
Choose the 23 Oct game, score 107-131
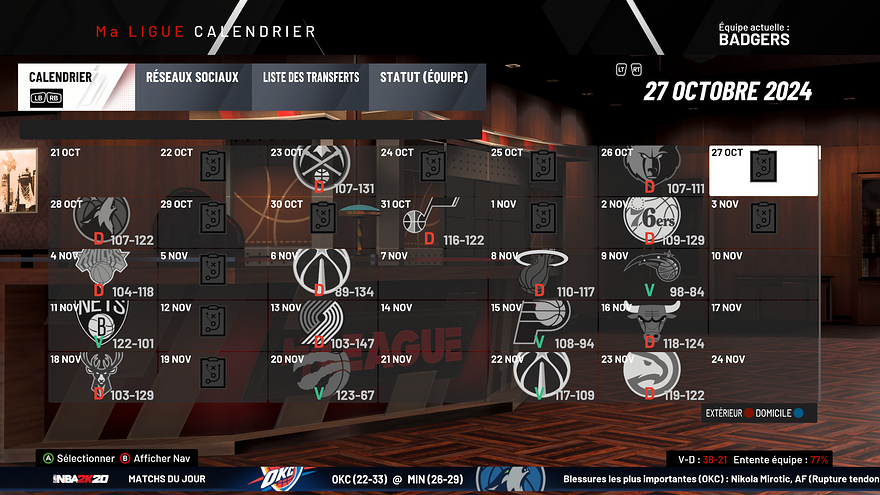(x=323, y=170)
